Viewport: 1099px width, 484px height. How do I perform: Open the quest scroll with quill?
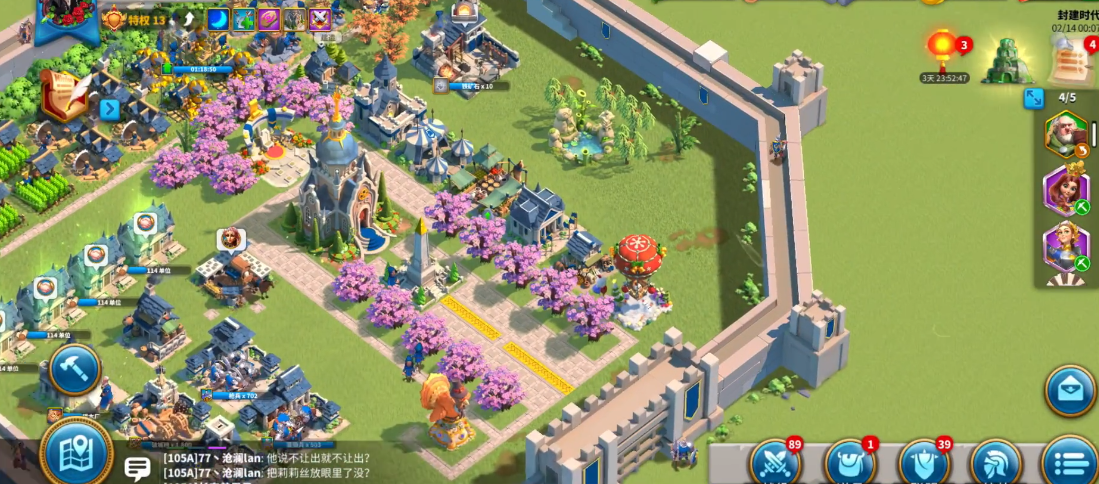pyautogui.click(x=64, y=95)
